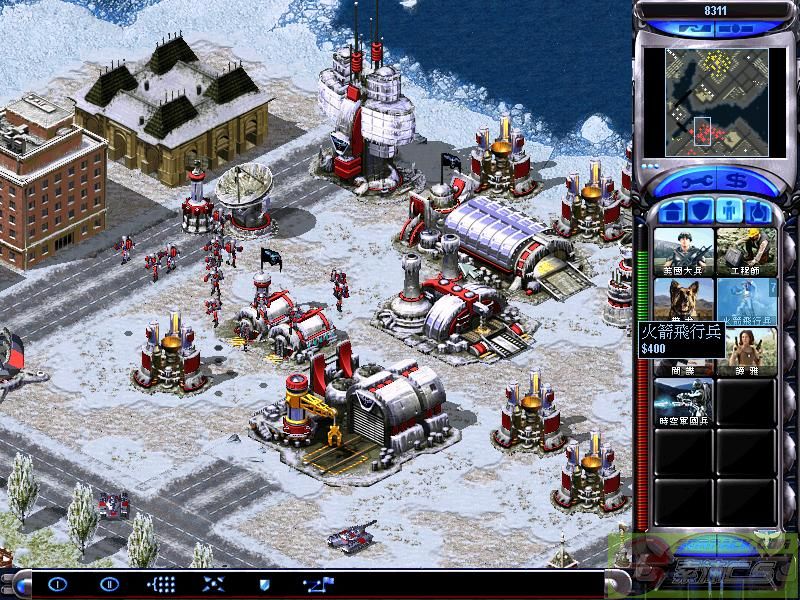
Task: Queue another Rocketeer (火箭飛行兵)
Action: pyautogui.click(x=746, y=301)
